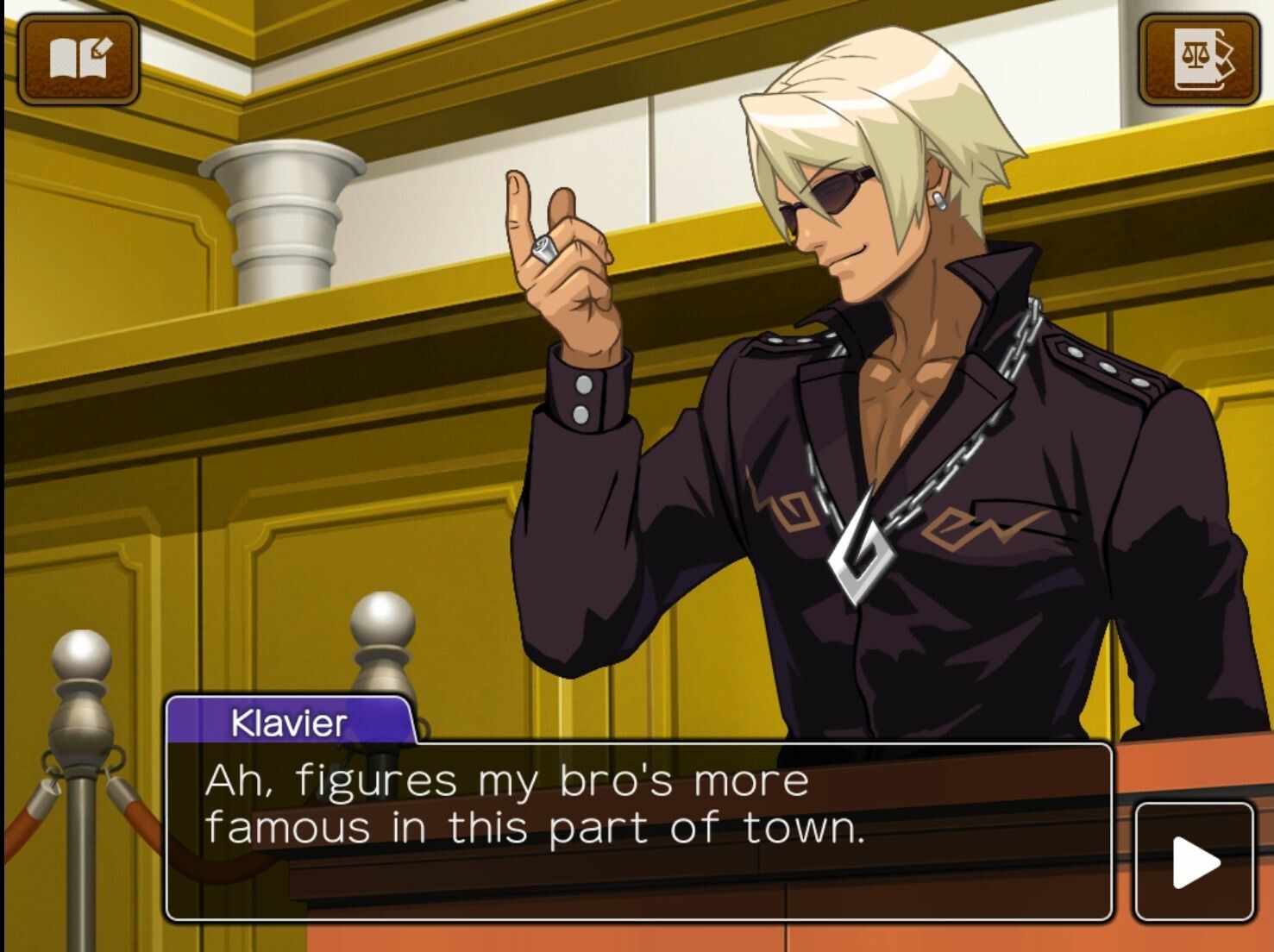The height and width of the screenshot is (952, 1274).
Task: Advance dialogue with the play arrow button
Action: click(1195, 861)
